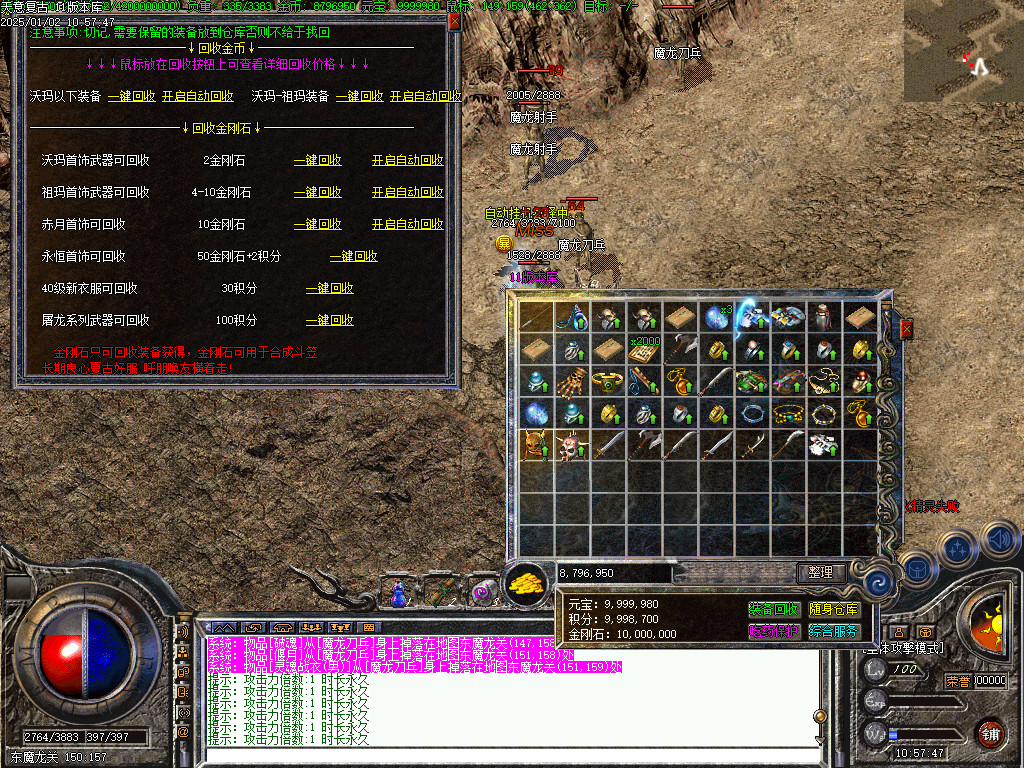
Task: Close the equipment recycling panel
Action: coord(454,21)
